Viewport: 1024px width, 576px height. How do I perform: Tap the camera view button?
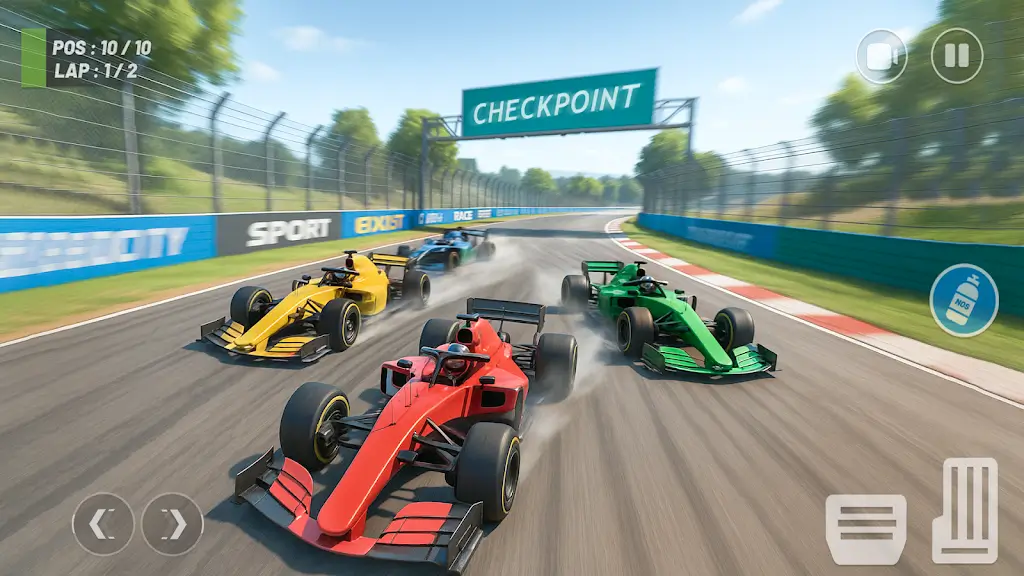click(x=881, y=56)
